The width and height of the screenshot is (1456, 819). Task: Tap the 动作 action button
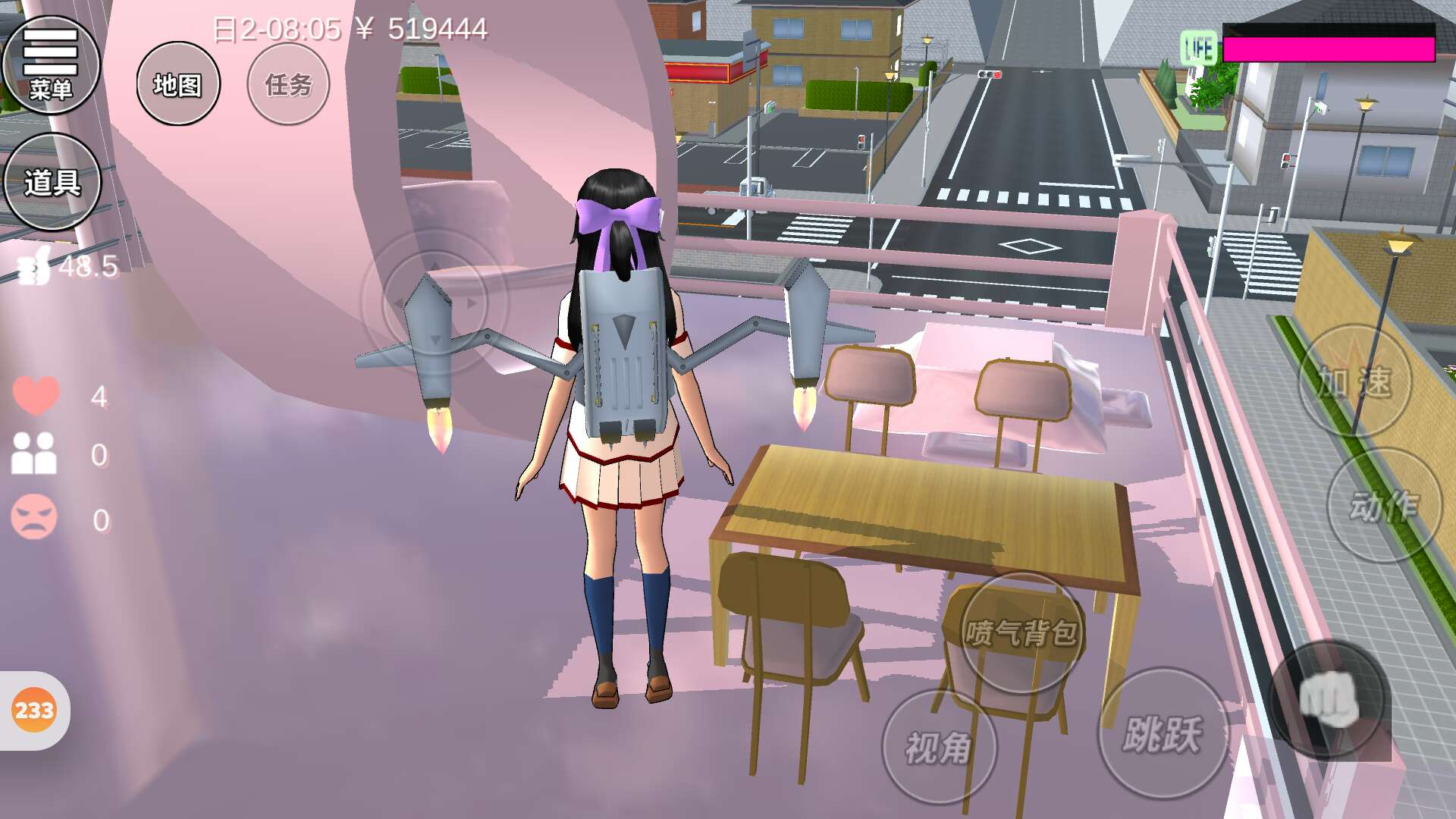tap(1383, 506)
